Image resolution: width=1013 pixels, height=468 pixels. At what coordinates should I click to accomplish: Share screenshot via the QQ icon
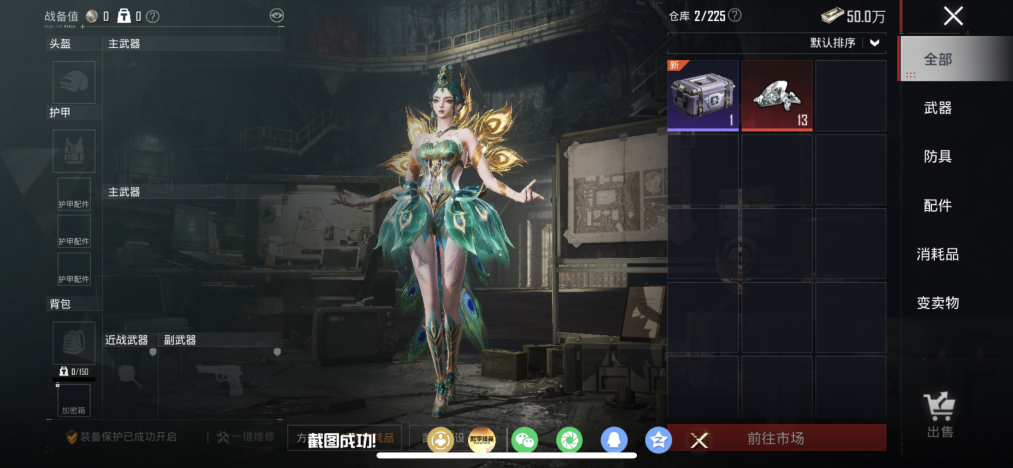[612, 439]
